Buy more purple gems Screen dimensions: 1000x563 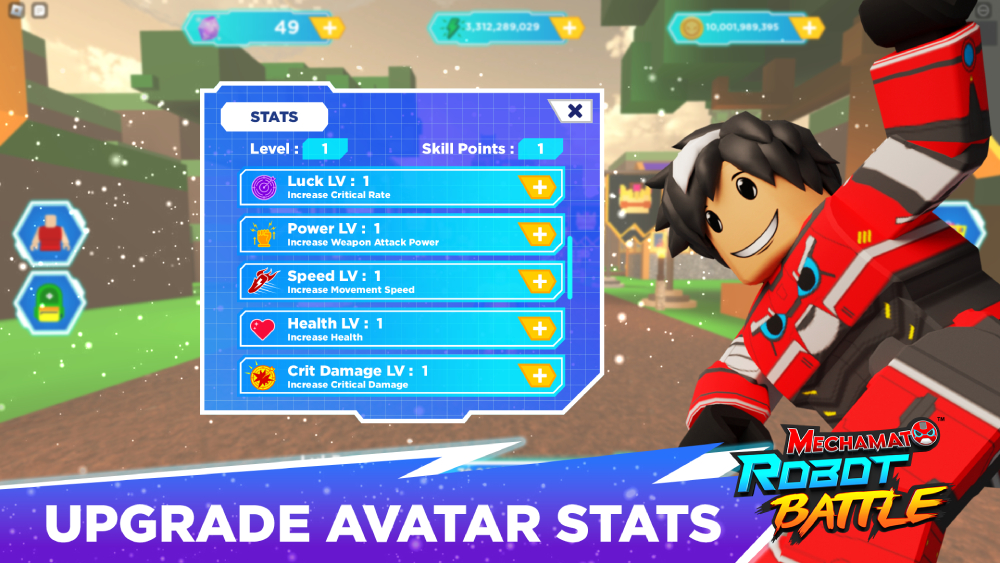point(327,28)
